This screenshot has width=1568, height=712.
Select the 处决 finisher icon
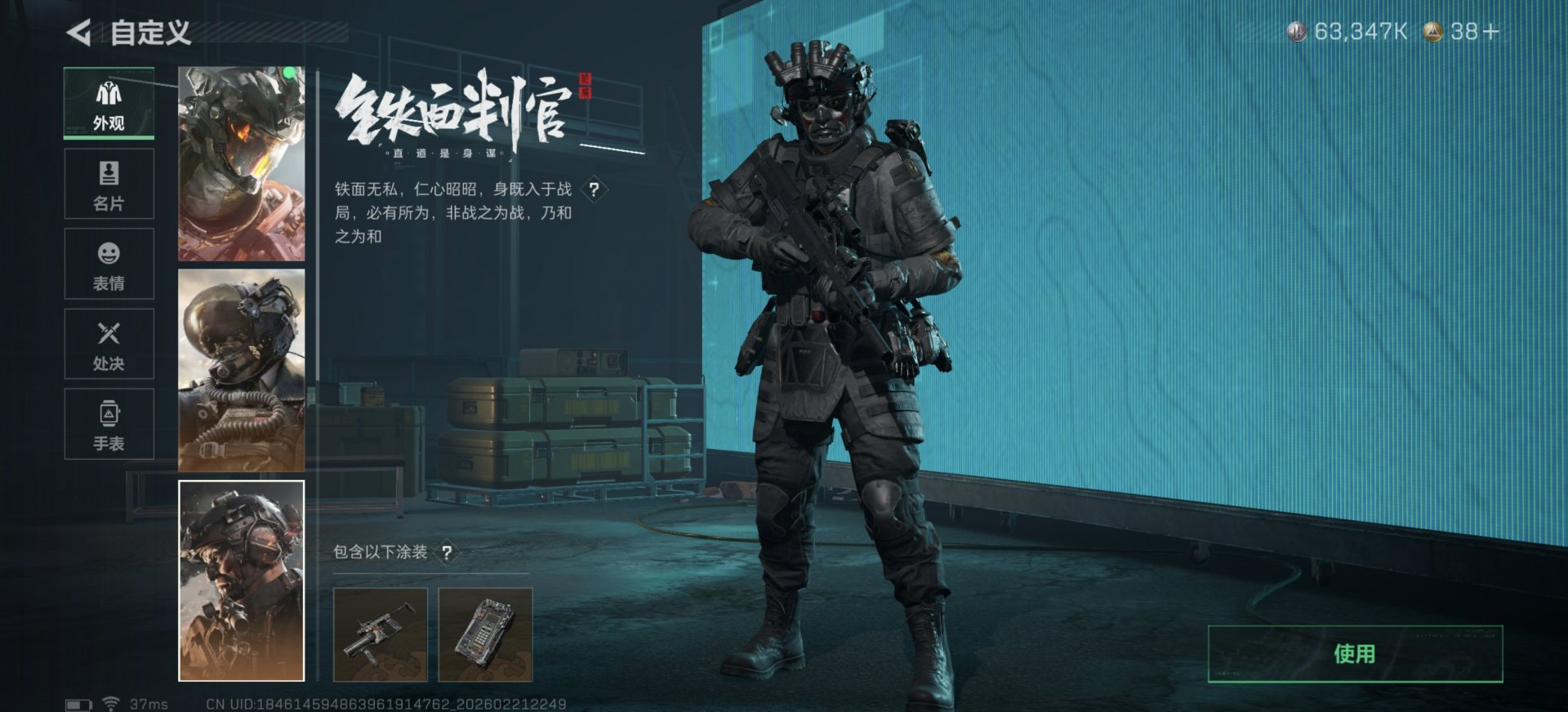pos(108,343)
